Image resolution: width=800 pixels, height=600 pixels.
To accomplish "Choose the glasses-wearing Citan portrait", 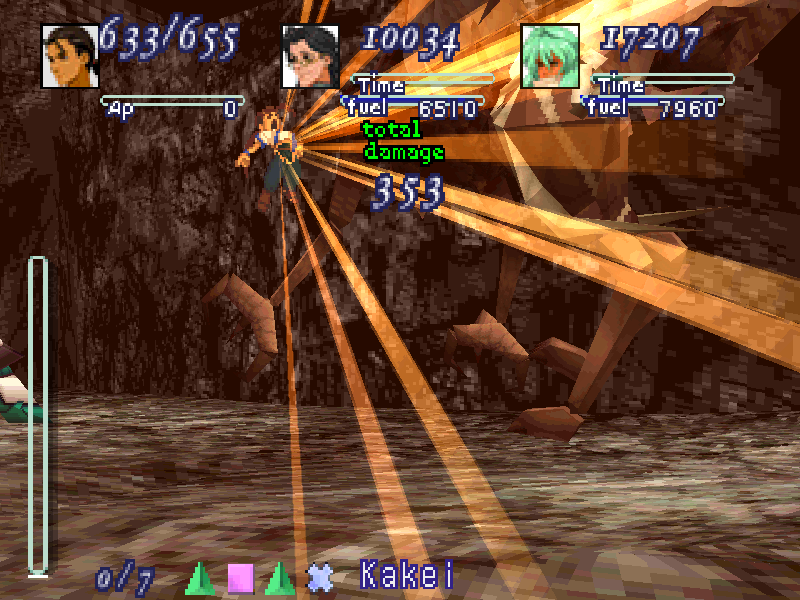I will click(x=311, y=55).
